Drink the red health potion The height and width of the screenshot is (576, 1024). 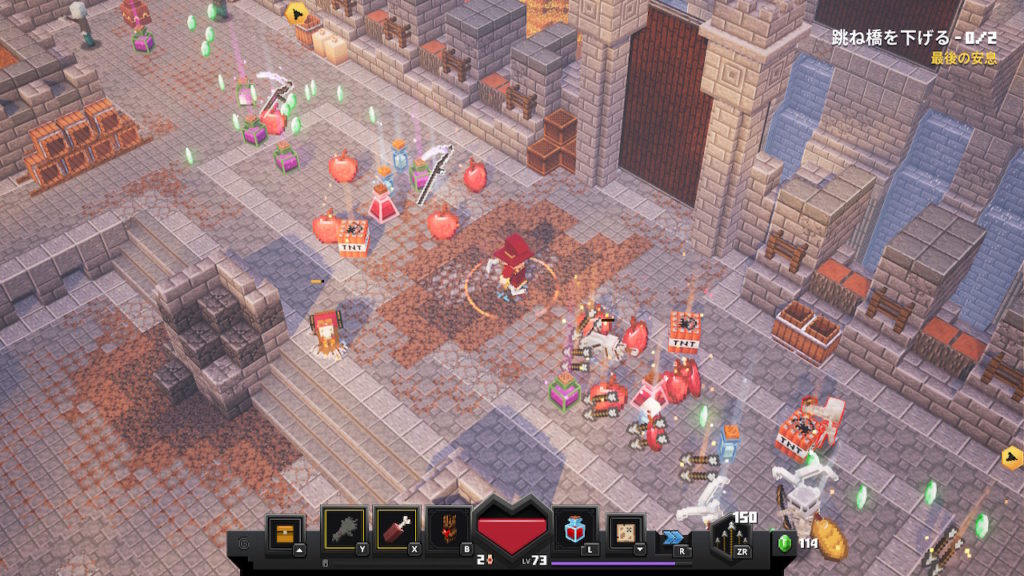pyautogui.click(x=576, y=529)
